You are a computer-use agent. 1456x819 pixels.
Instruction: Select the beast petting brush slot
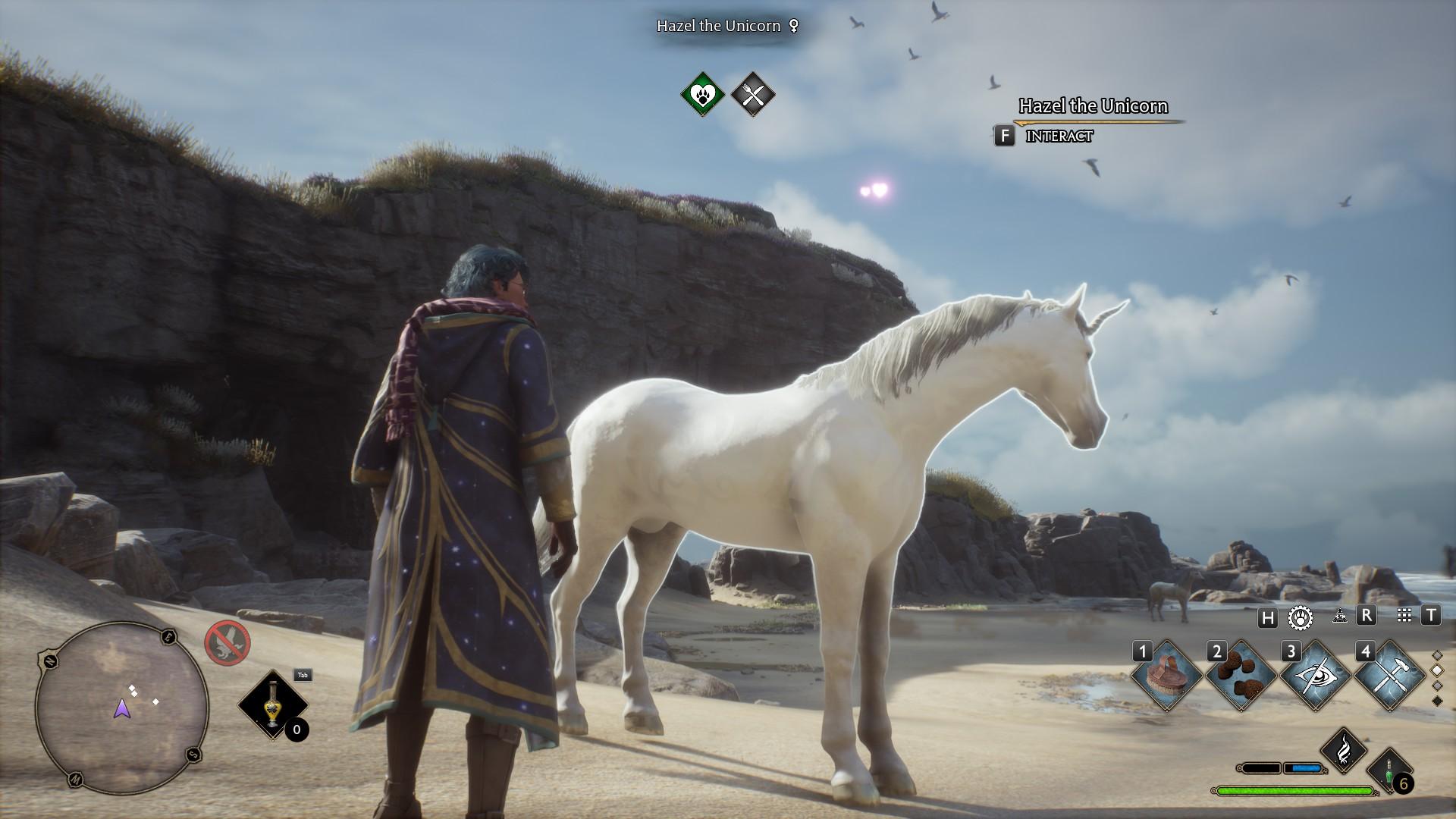(1167, 675)
